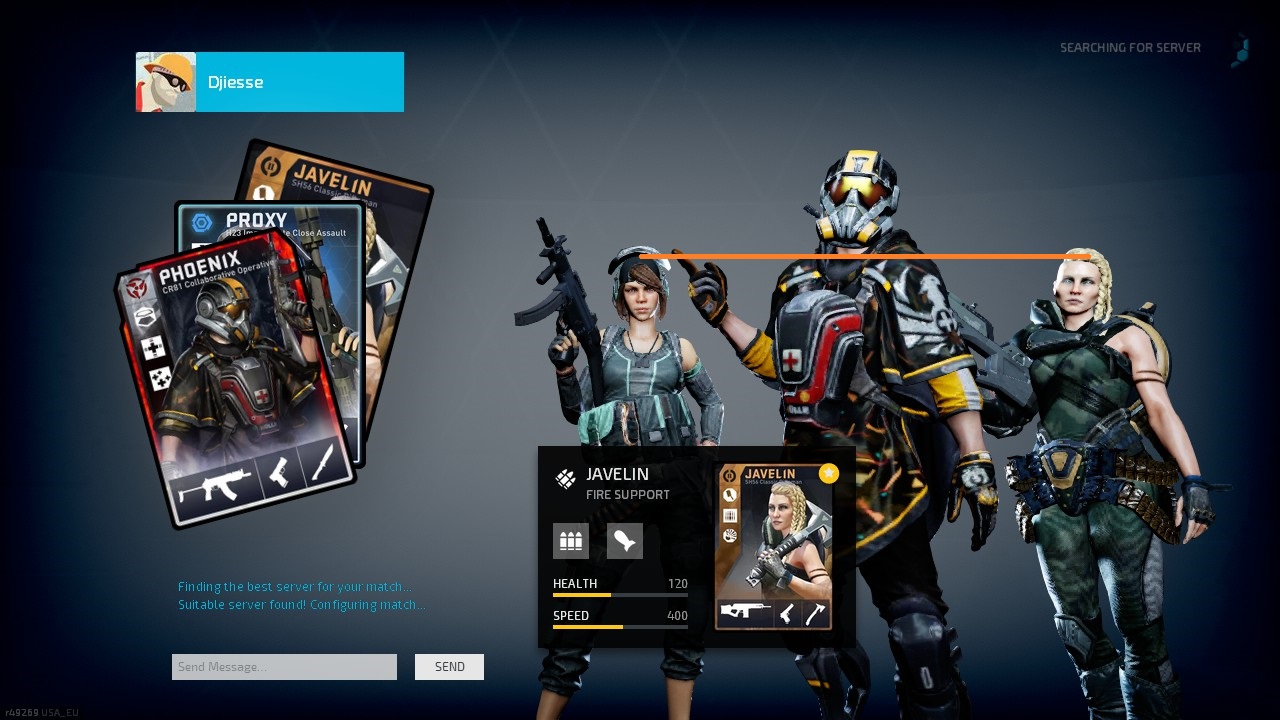Send the chat message
1280x720 pixels.
point(449,667)
